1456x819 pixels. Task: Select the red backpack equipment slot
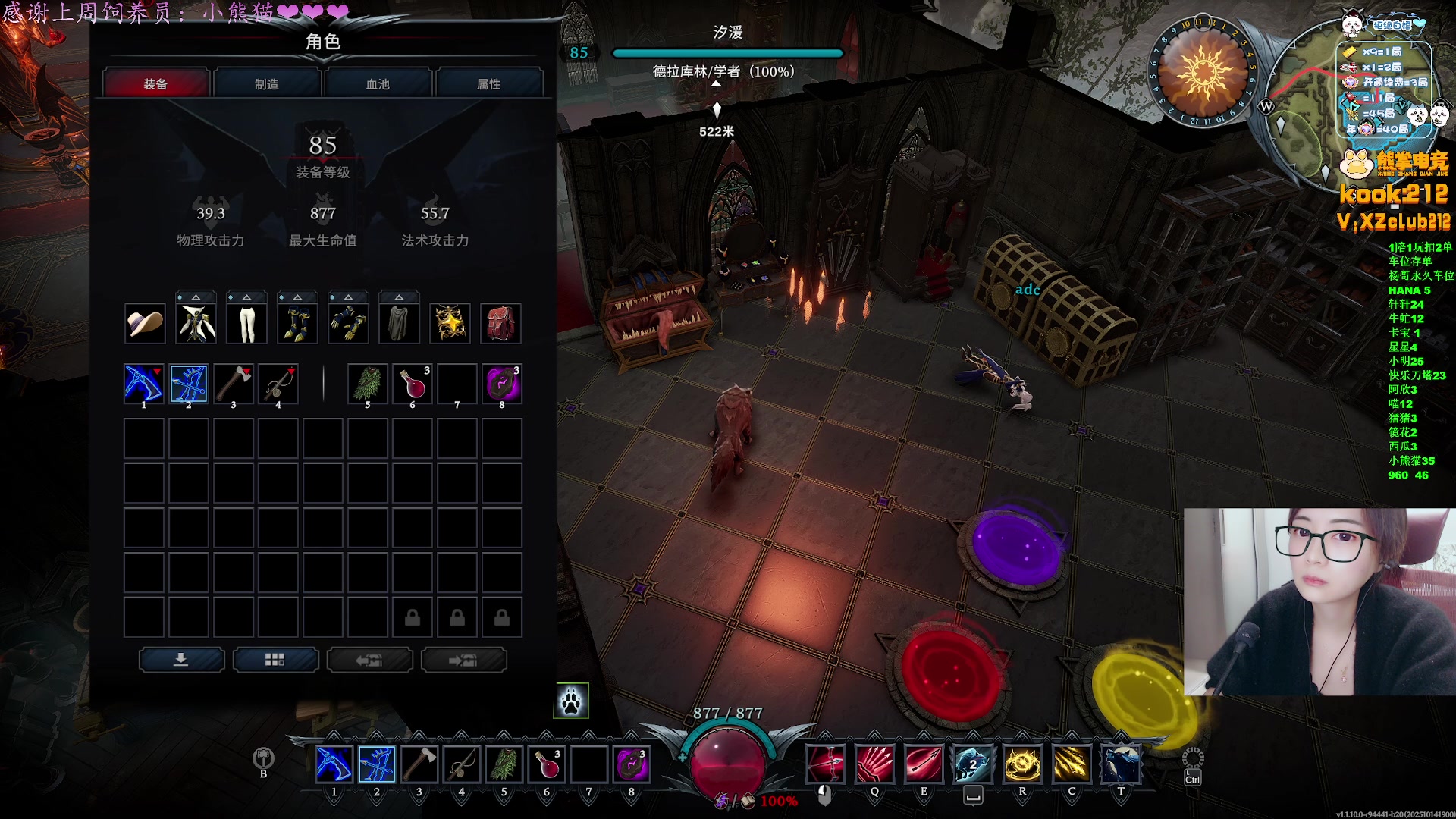point(500,324)
